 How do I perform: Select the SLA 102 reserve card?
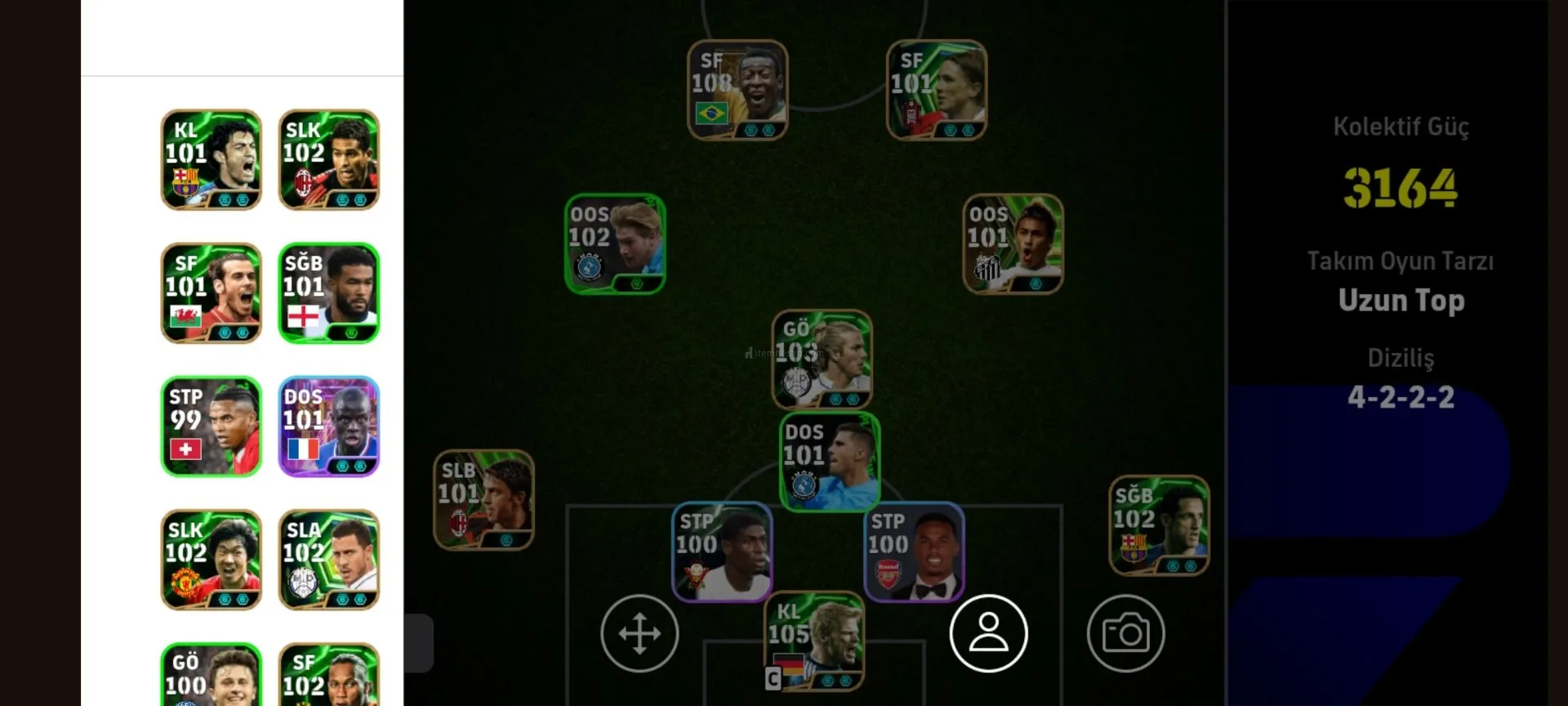328,560
